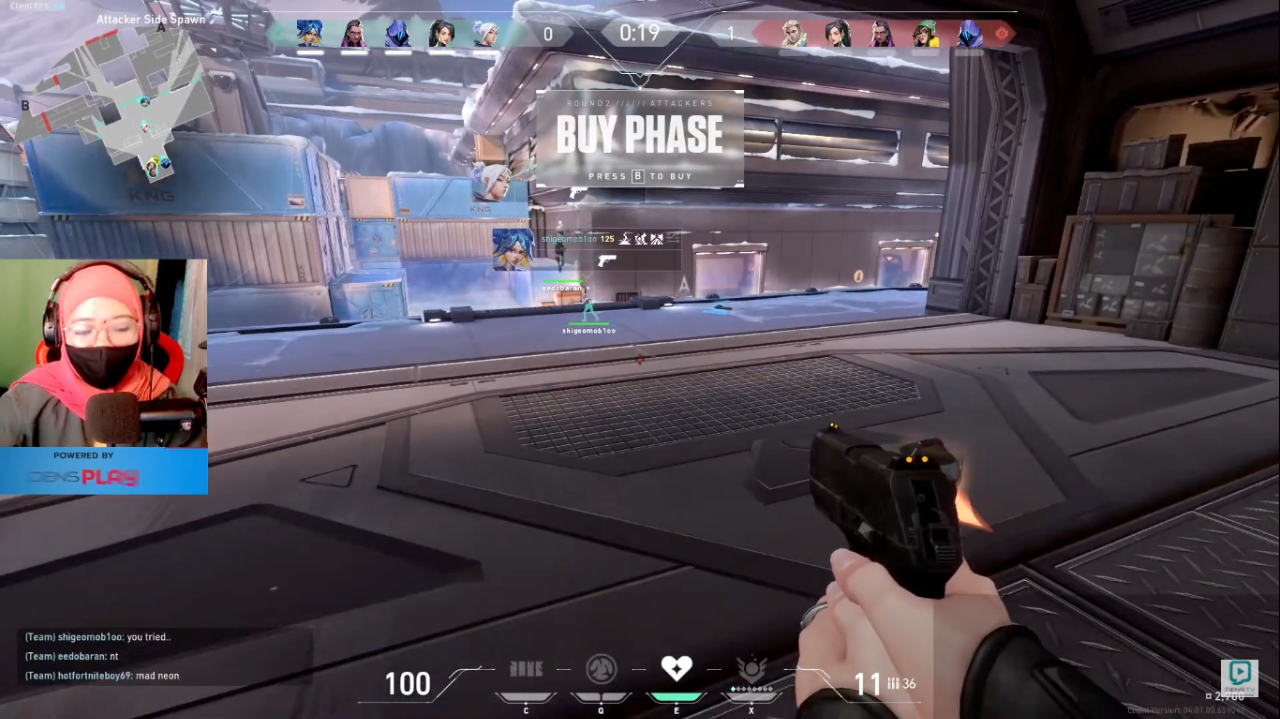Use the Healing Orb heart icon
This screenshot has width=1280, height=719.
pos(676,668)
